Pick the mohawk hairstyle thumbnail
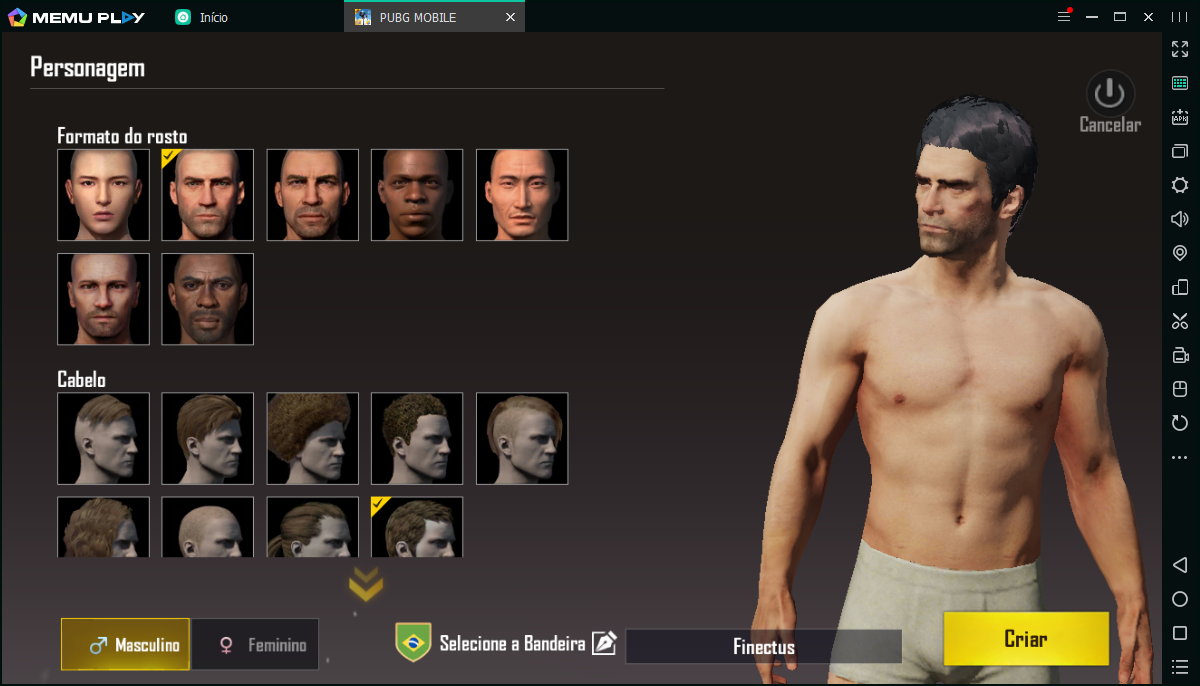 (522, 438)
